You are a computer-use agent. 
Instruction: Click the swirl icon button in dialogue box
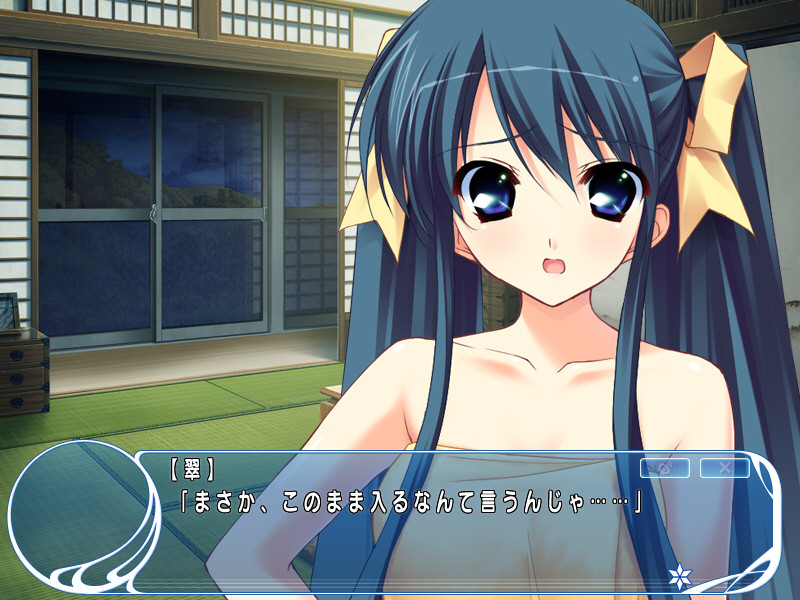coord(664,468)
